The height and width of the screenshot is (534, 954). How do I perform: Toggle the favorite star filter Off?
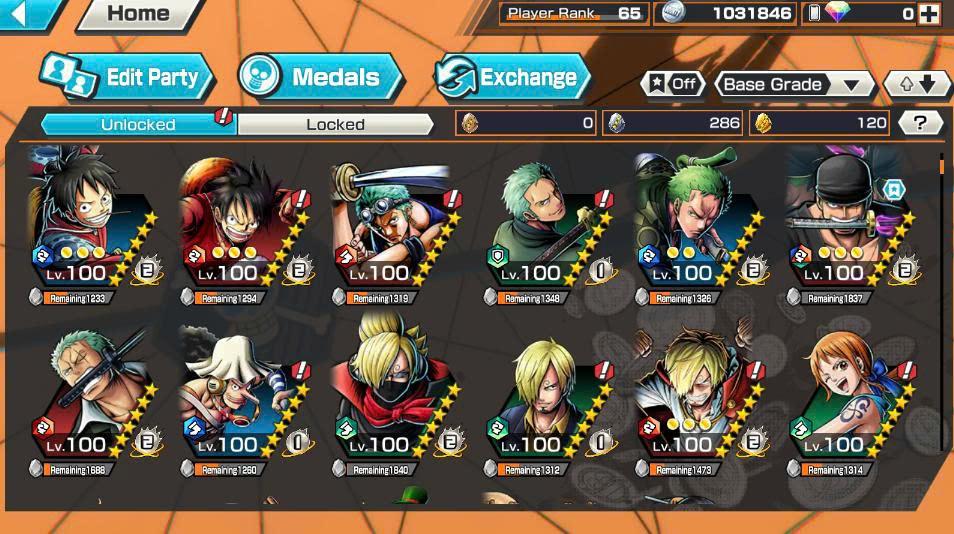coord(672,84)
